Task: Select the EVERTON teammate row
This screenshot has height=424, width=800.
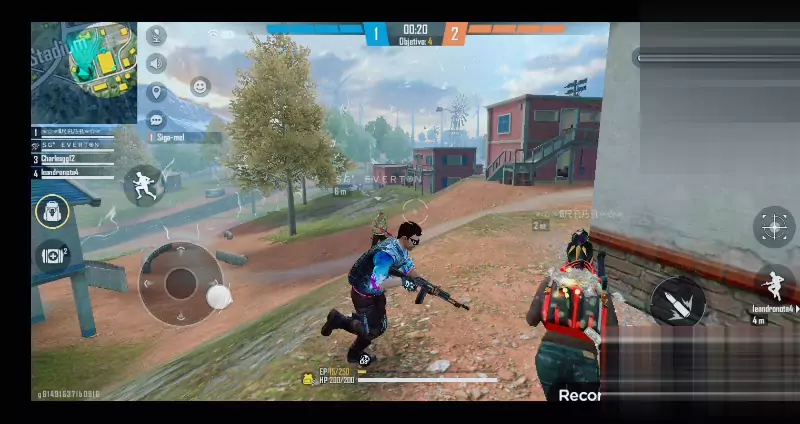Action: click(75, 145)
